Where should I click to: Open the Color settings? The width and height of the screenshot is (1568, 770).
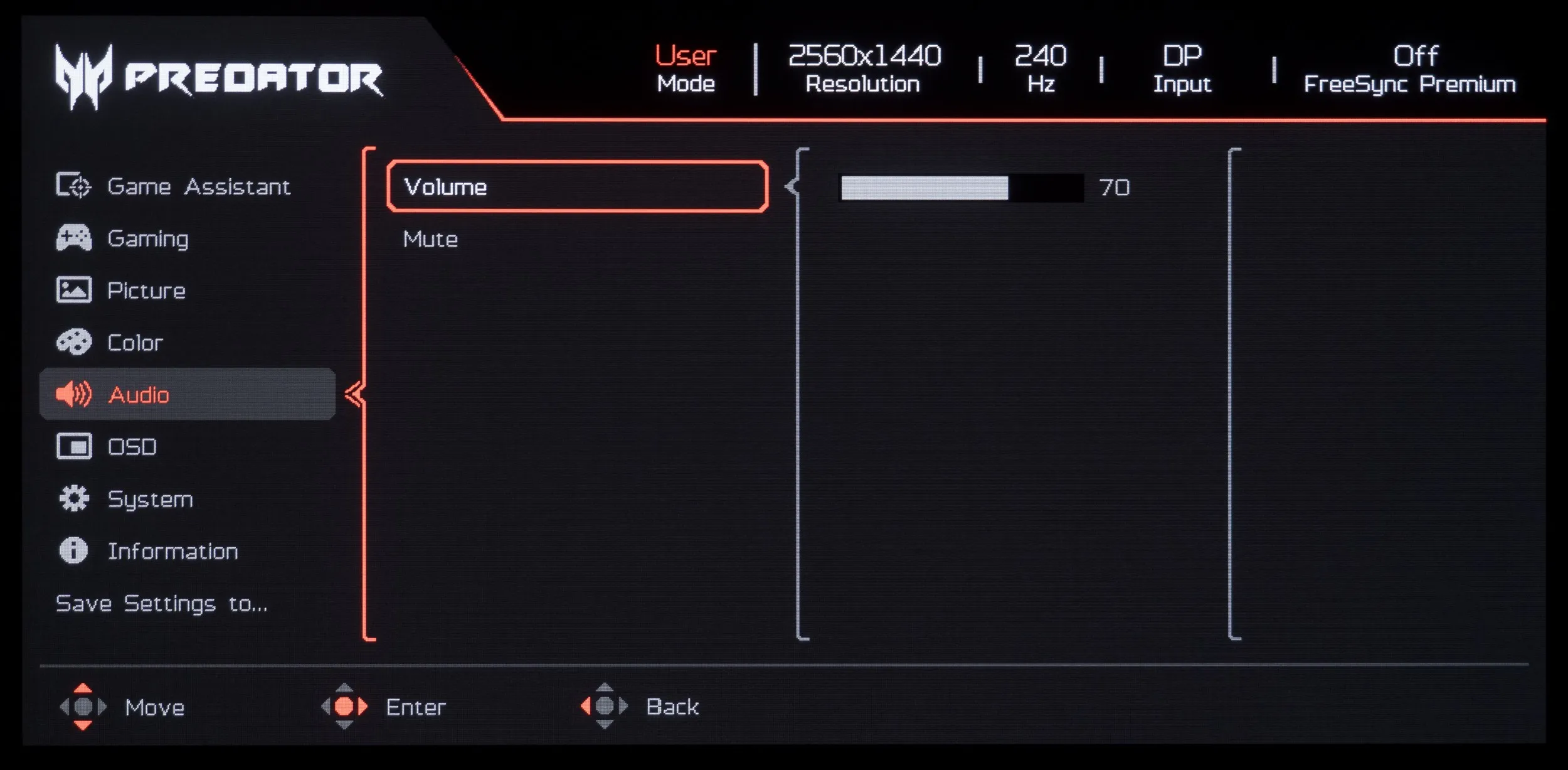click(x=135, y=343)
